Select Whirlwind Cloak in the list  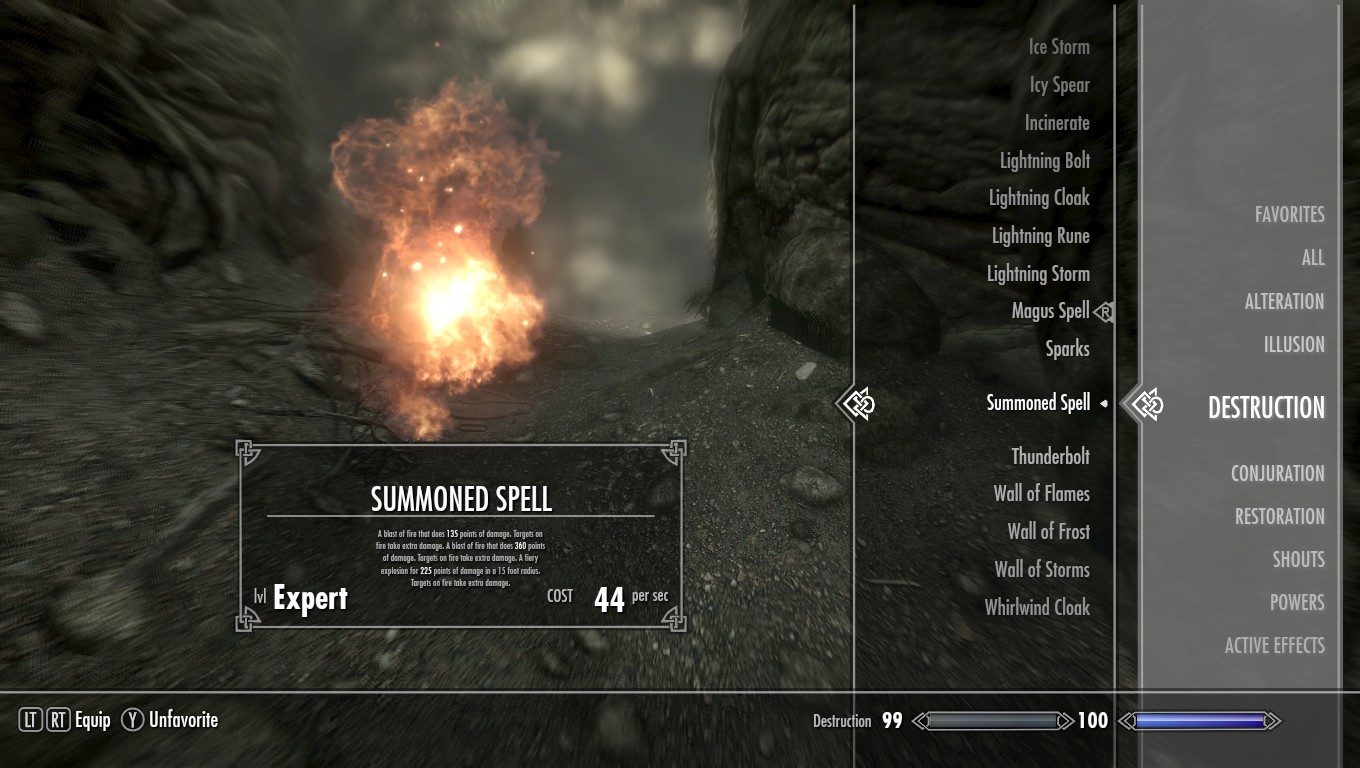tap(1037, 607)
